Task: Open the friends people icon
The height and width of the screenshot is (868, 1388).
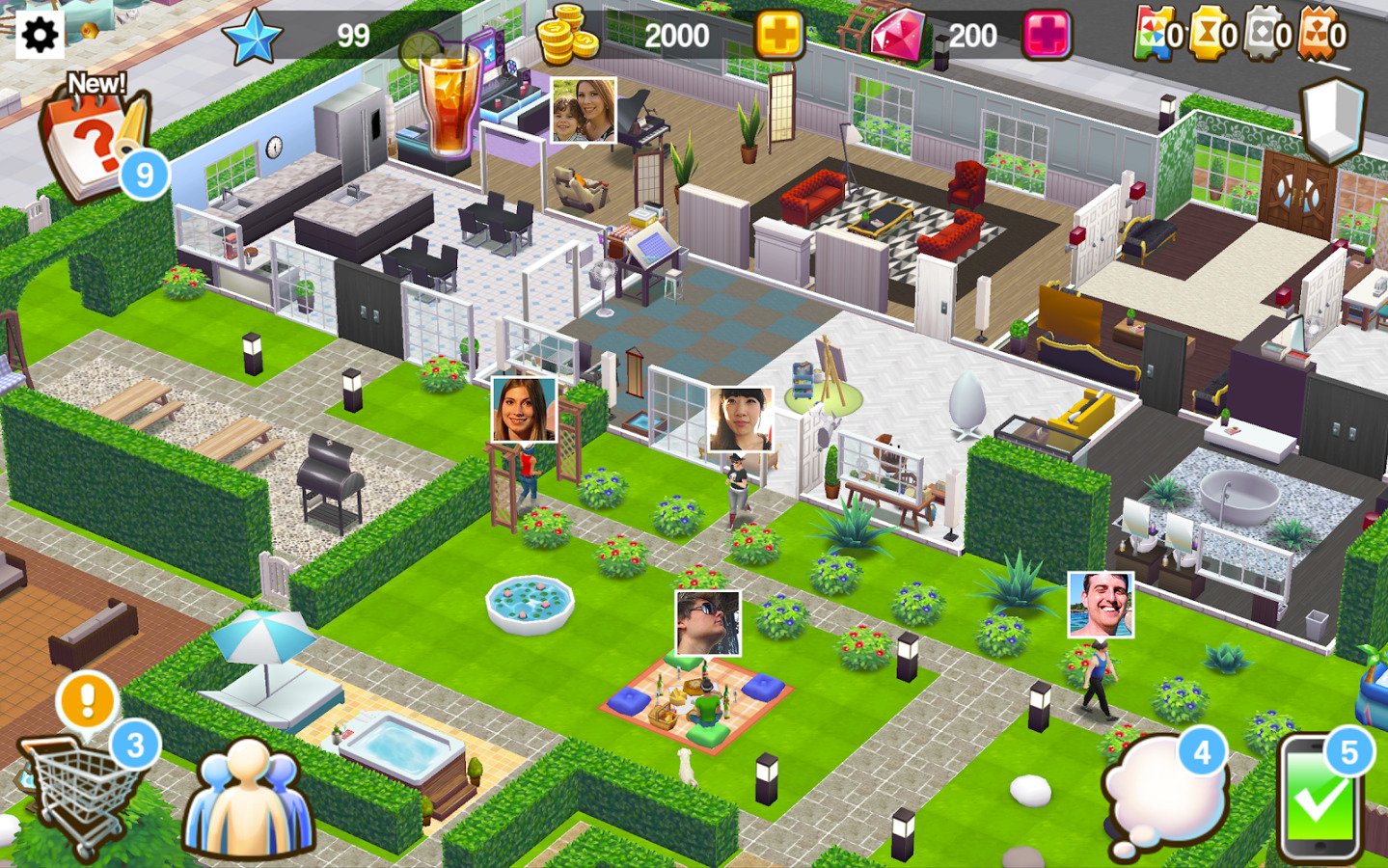Action: click(x=249, y=800)
